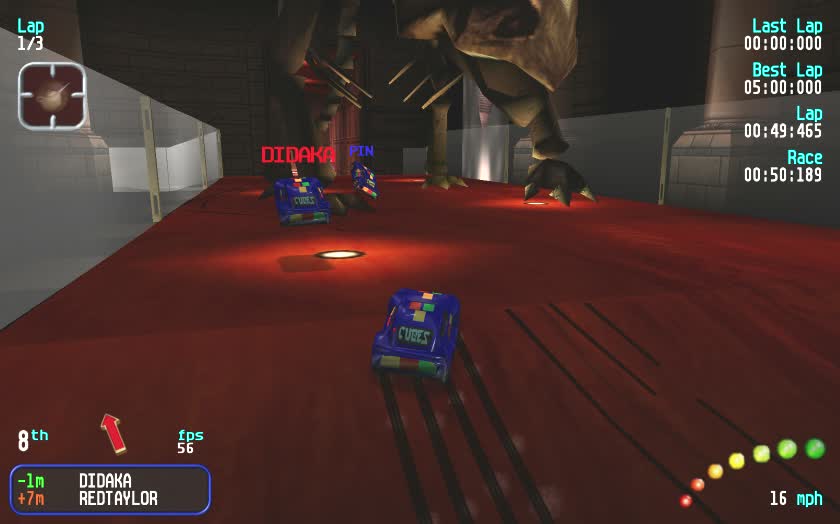
Task: Click the DIDAKA row in the gap list
Action: point(110,481)
